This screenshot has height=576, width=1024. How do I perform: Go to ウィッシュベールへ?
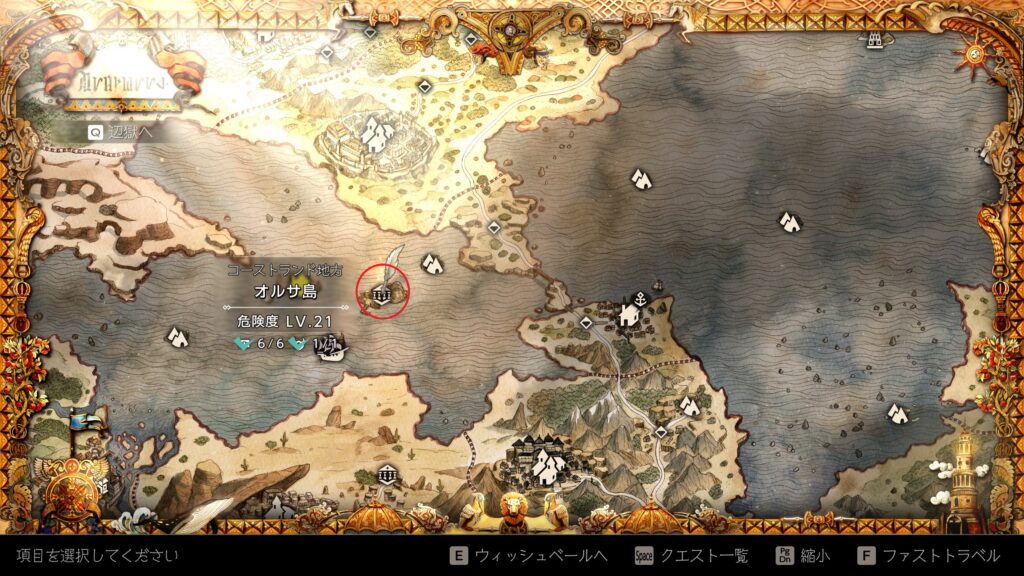[530, 556]
